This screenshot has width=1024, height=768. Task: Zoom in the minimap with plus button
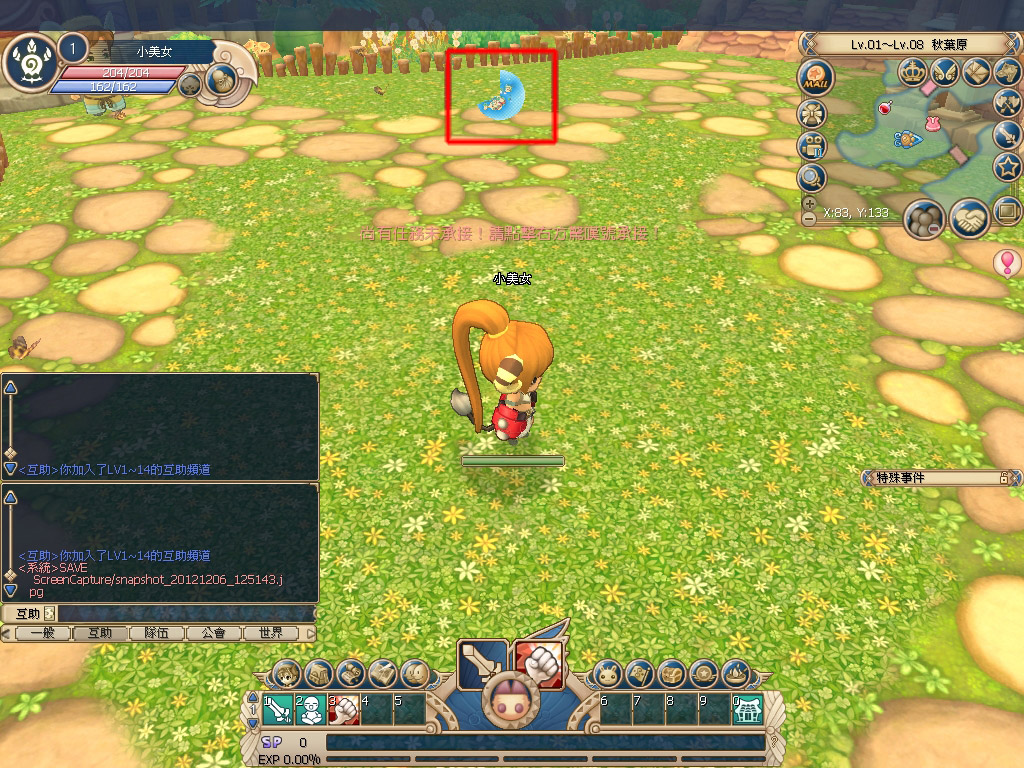pos(808,203)
